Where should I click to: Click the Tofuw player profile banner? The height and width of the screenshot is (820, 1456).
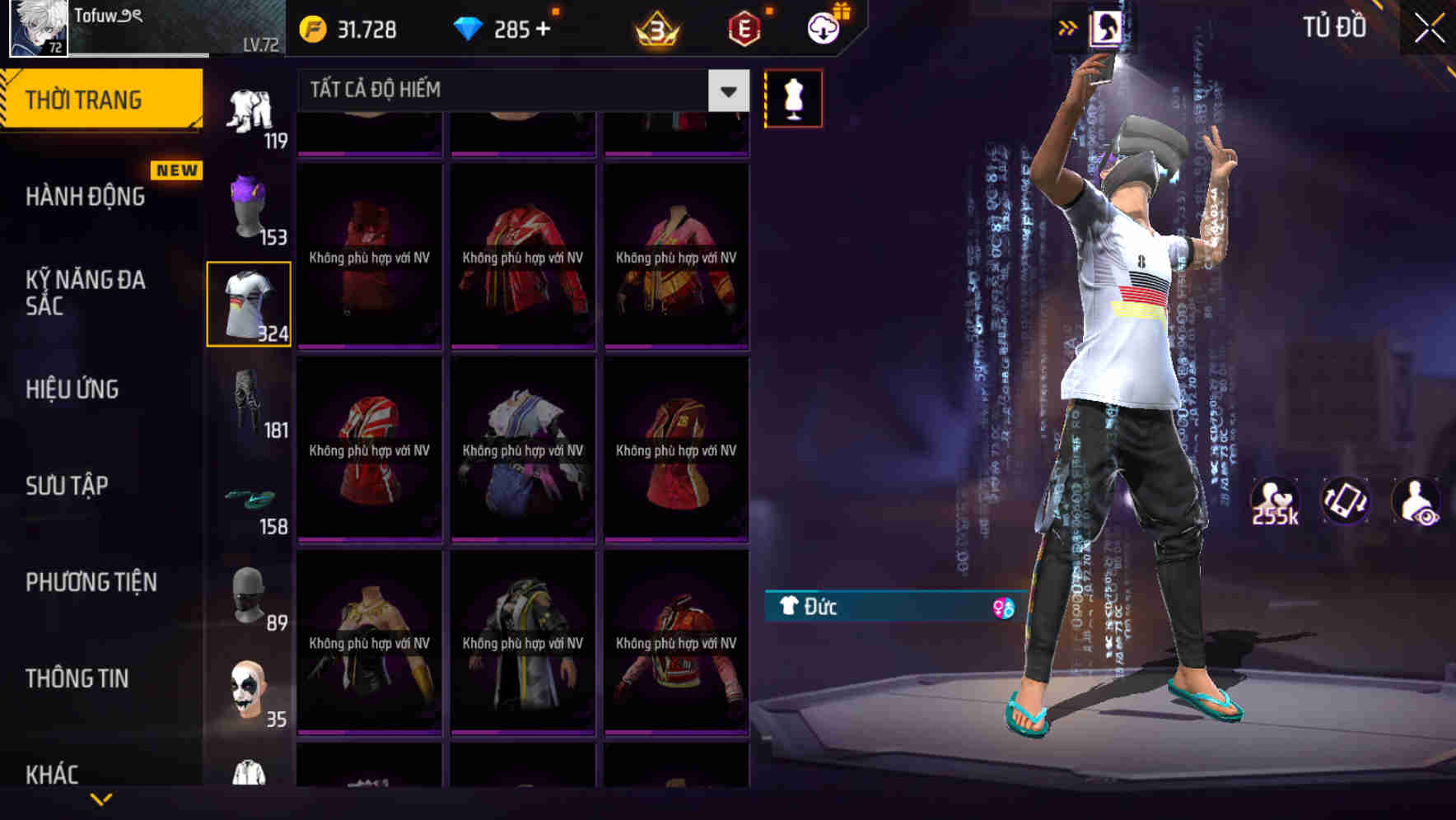140,29
